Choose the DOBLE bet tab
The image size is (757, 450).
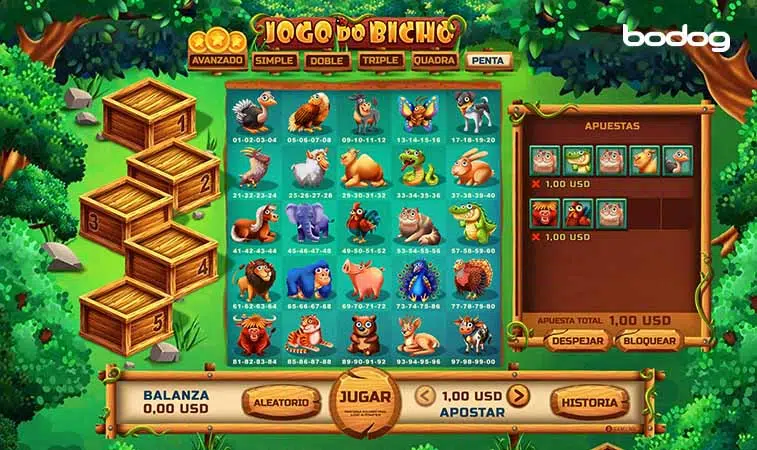coord(328,60)
